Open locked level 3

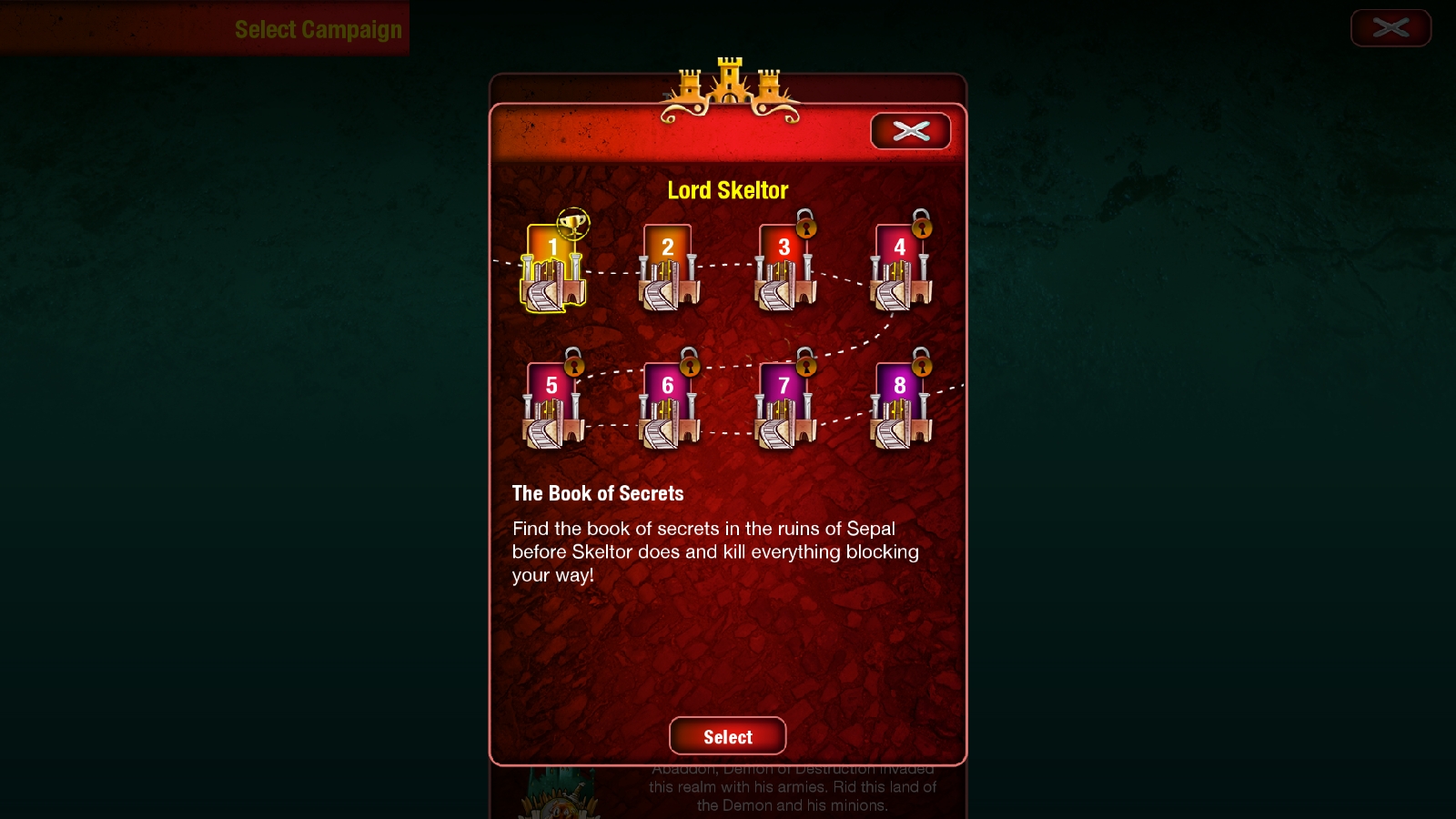click(x=784, y=268)
